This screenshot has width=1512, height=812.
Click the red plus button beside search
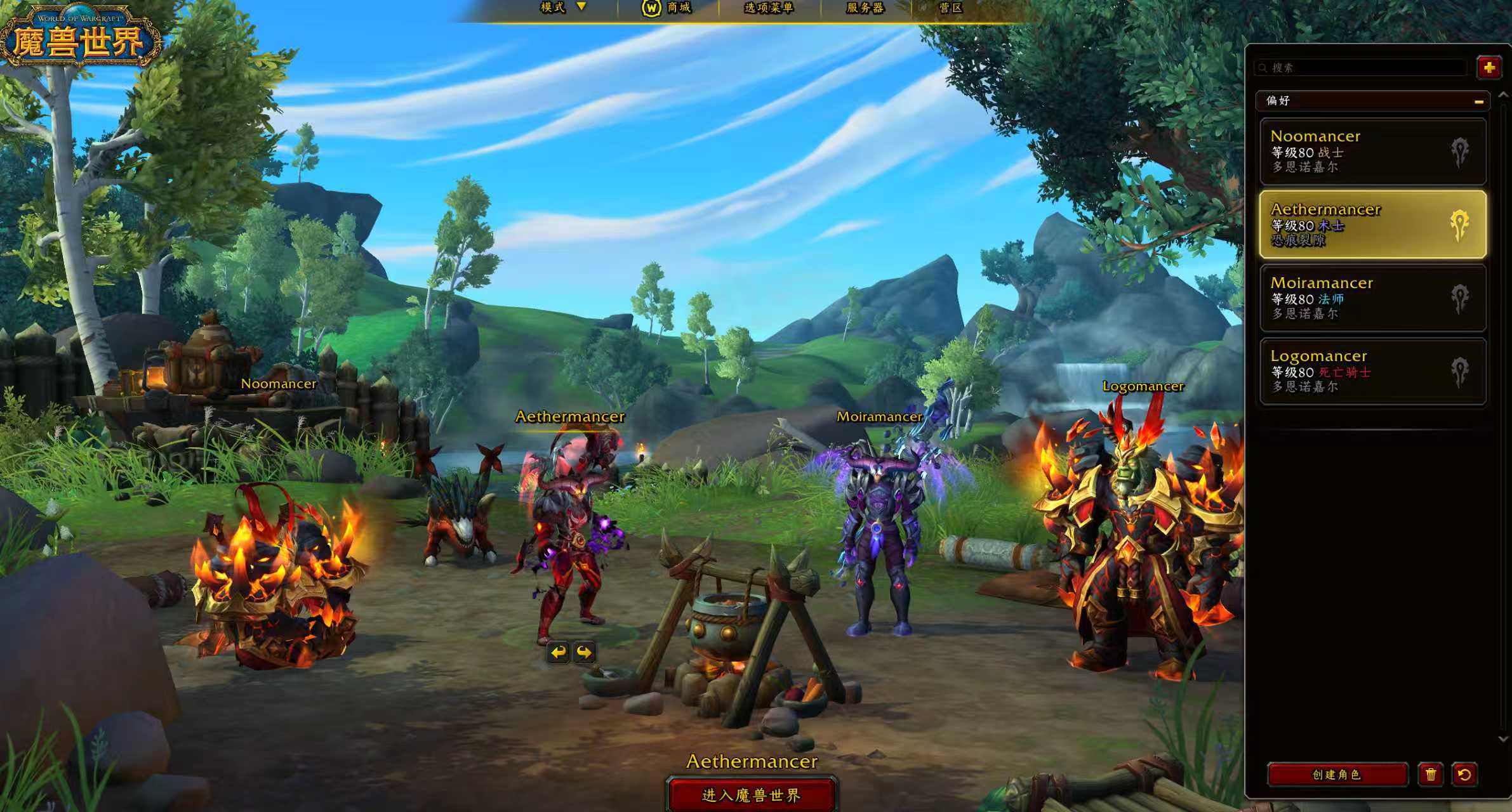[1489, 67]
